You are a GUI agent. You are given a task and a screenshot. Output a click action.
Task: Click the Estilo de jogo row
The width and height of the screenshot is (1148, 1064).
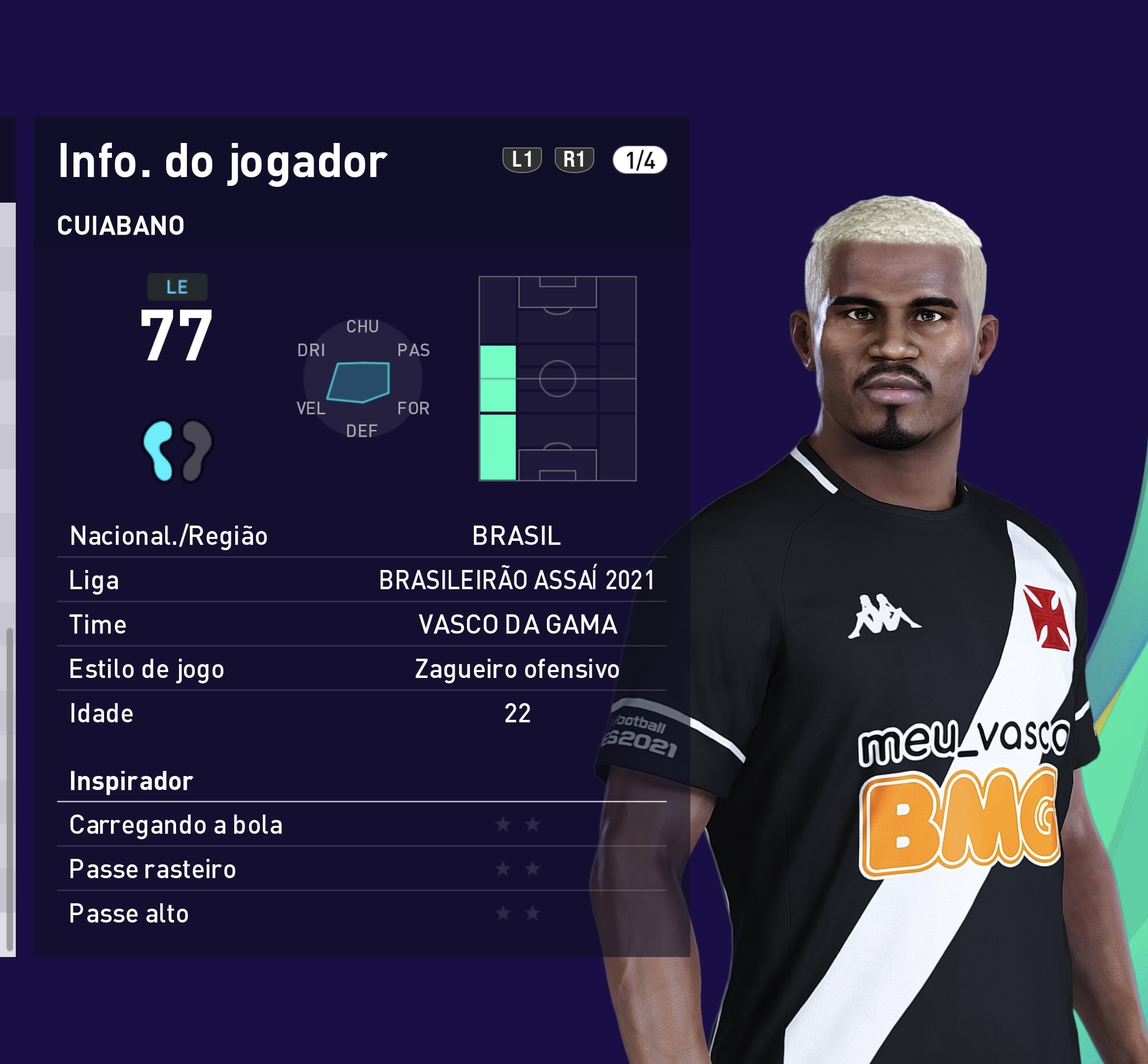tap(361, 669)
